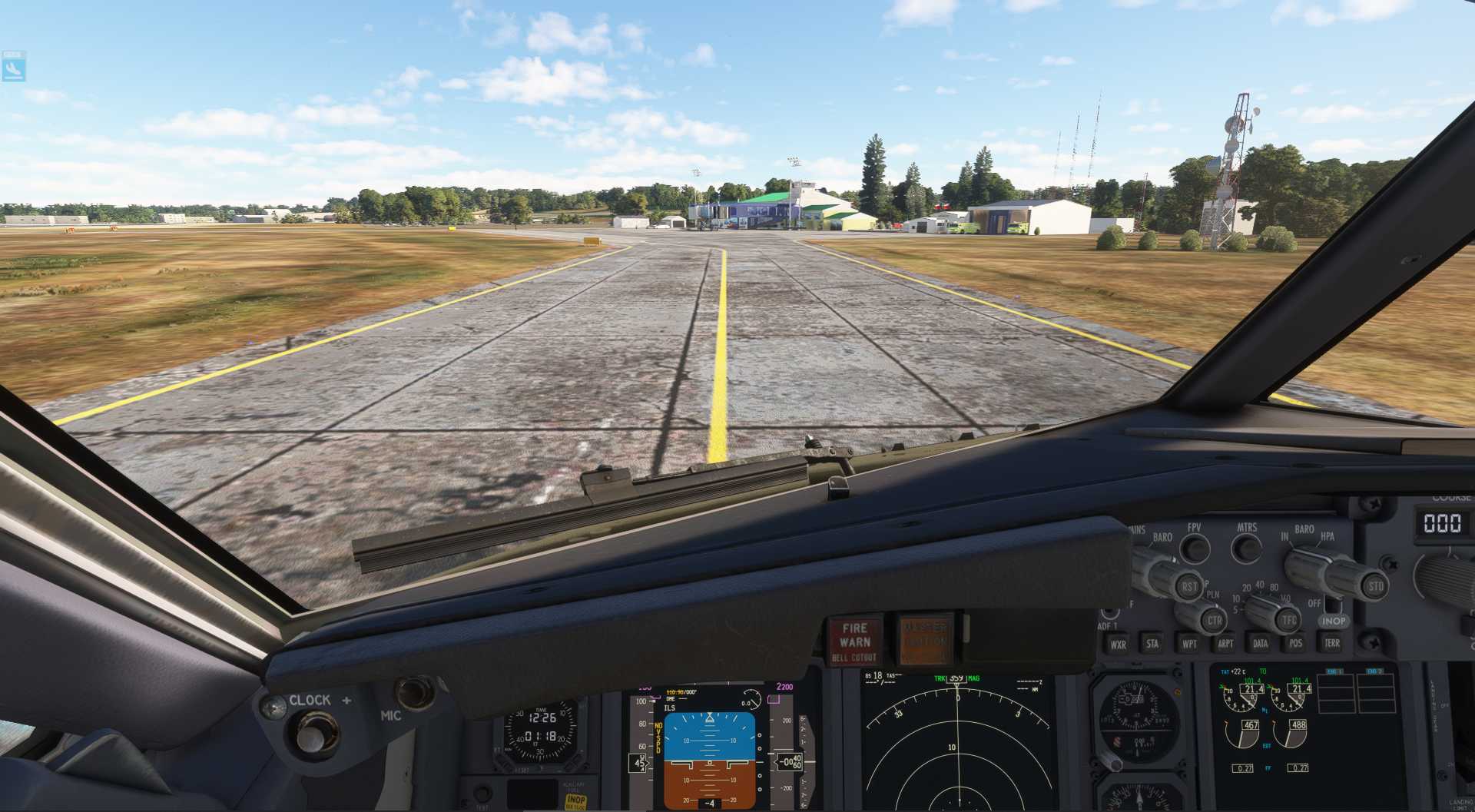Reset the MASTER CAUTION light

[925, 638]
